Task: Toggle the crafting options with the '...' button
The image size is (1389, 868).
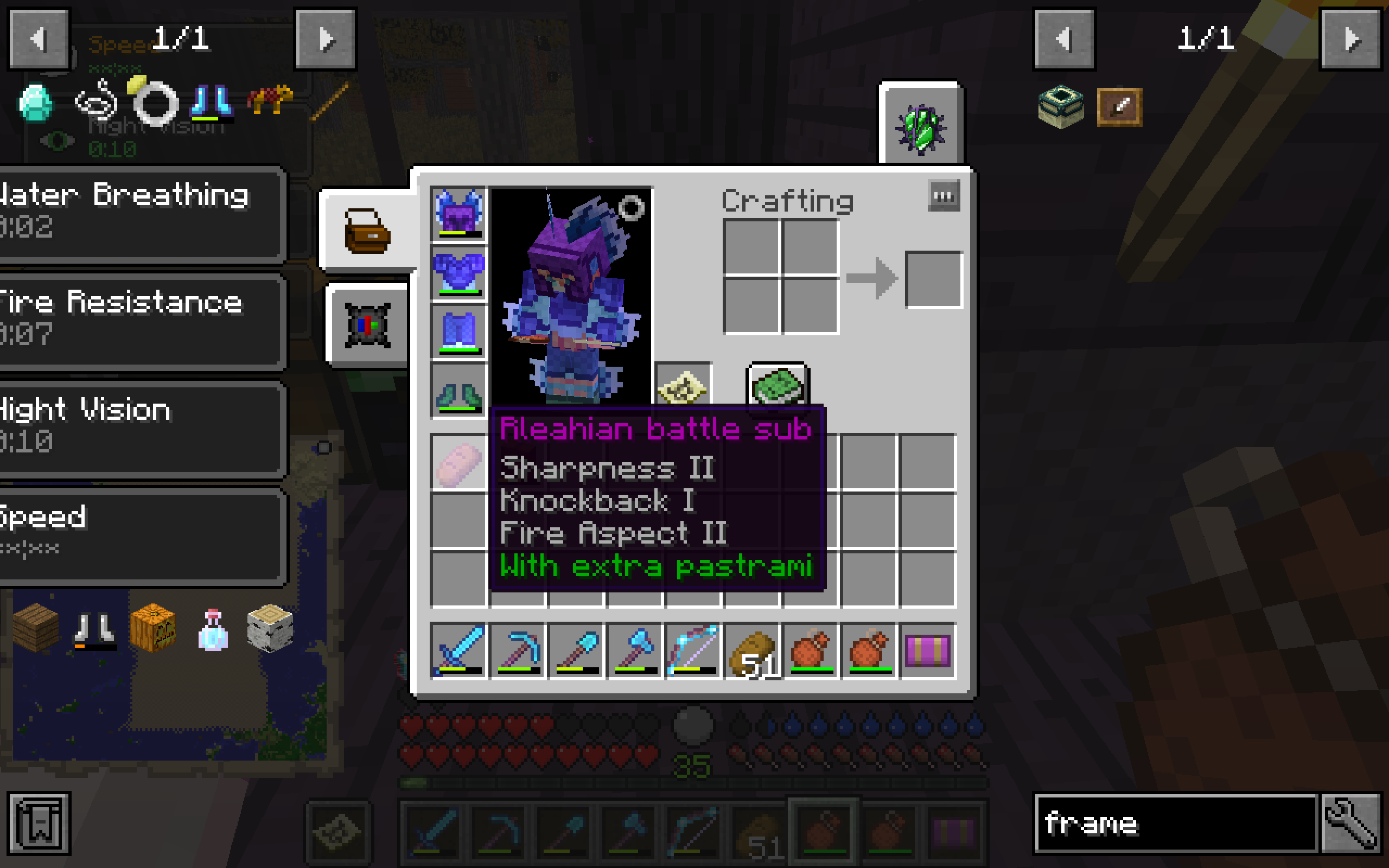Action: (943, 195)
